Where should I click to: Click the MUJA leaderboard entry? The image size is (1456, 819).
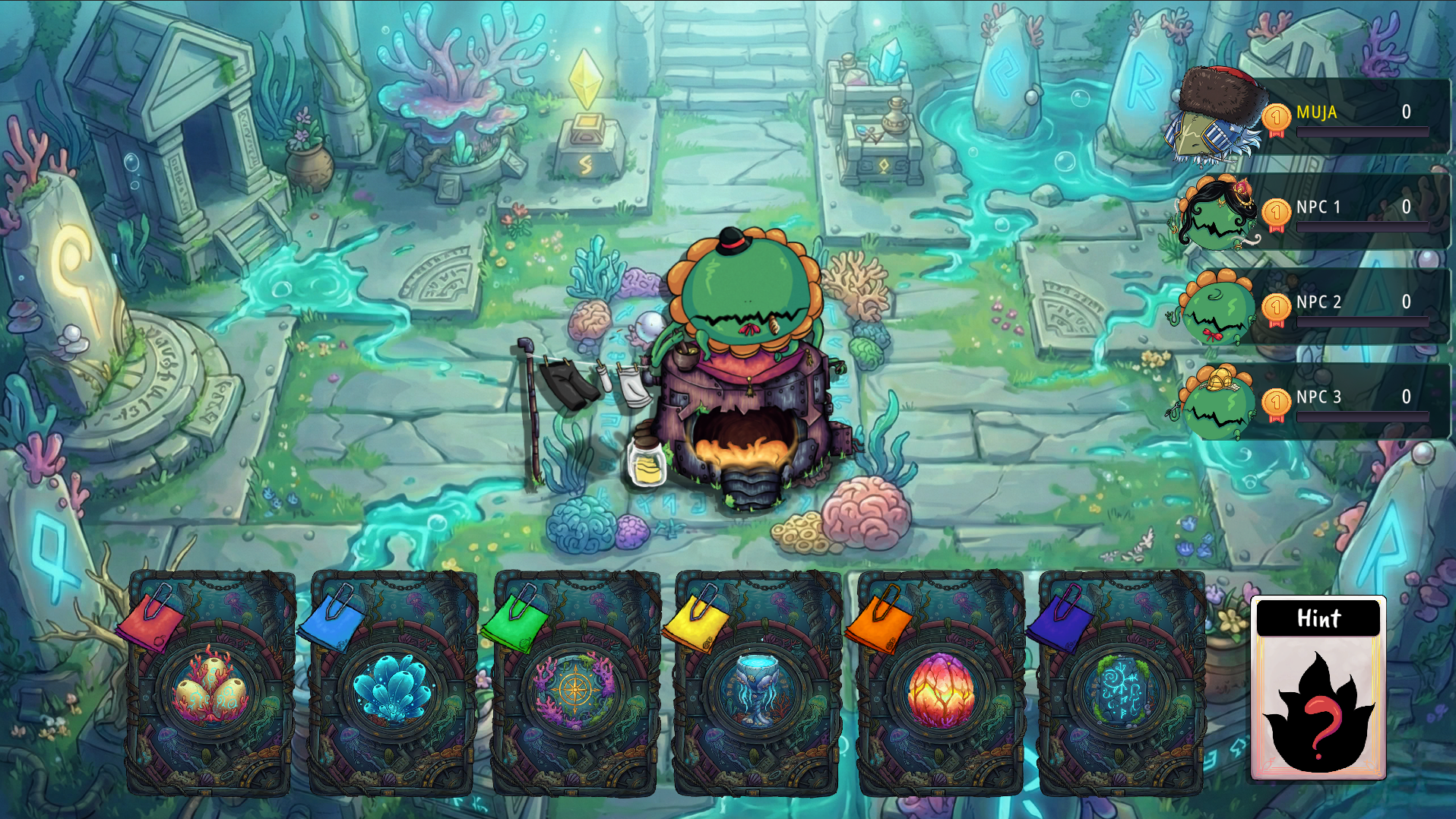[1353, 114]
